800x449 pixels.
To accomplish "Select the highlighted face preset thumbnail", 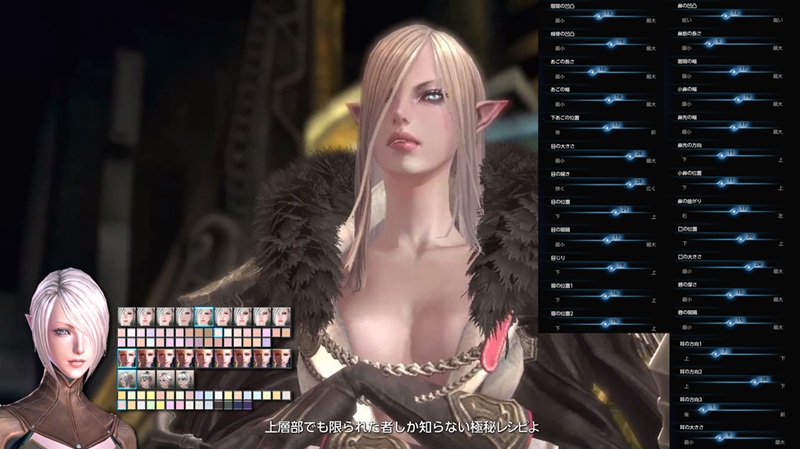I will (x=204, y=315).
